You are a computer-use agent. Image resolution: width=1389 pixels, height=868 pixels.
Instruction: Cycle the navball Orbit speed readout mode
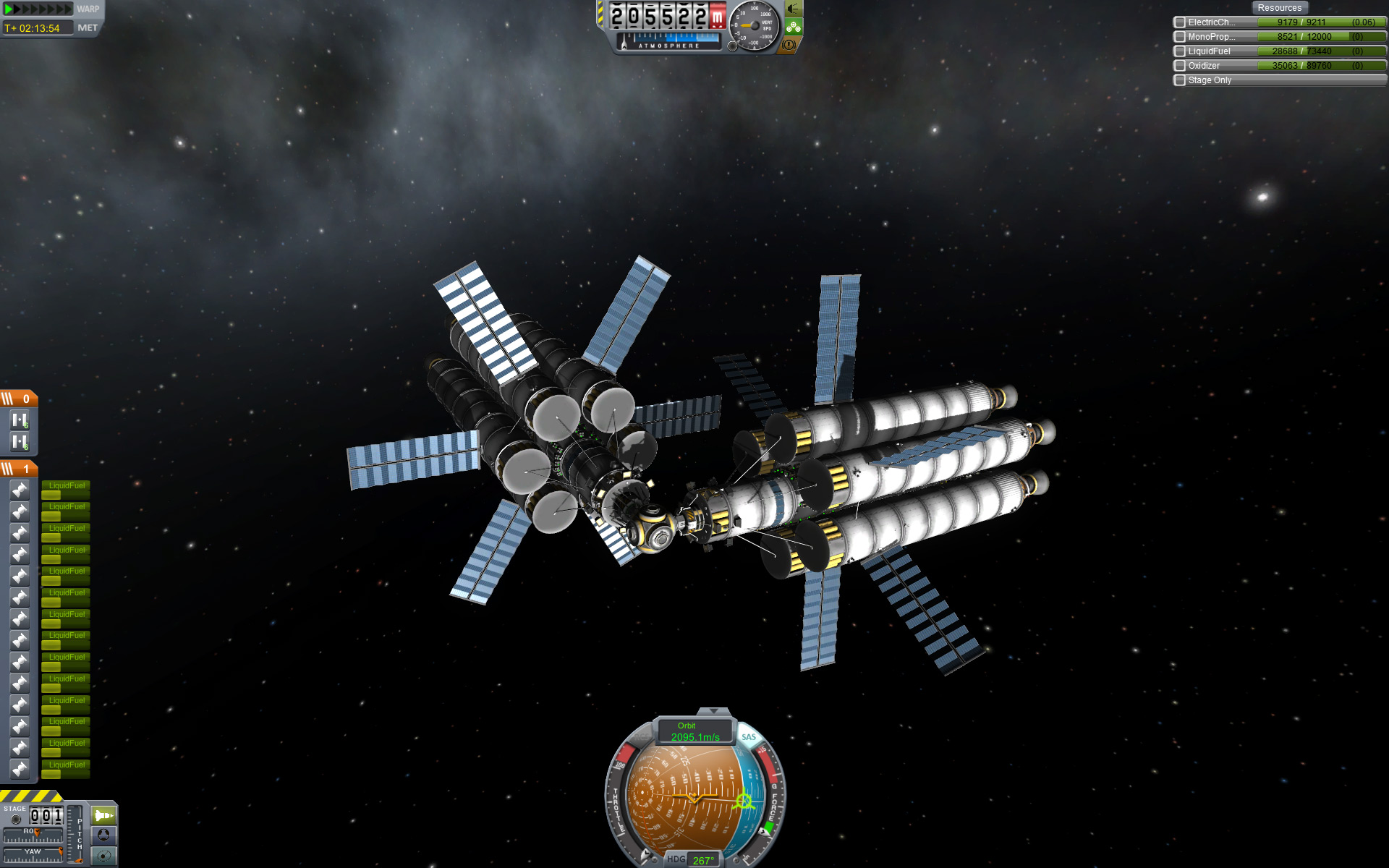pyautogui.click(x=694, y=731)
